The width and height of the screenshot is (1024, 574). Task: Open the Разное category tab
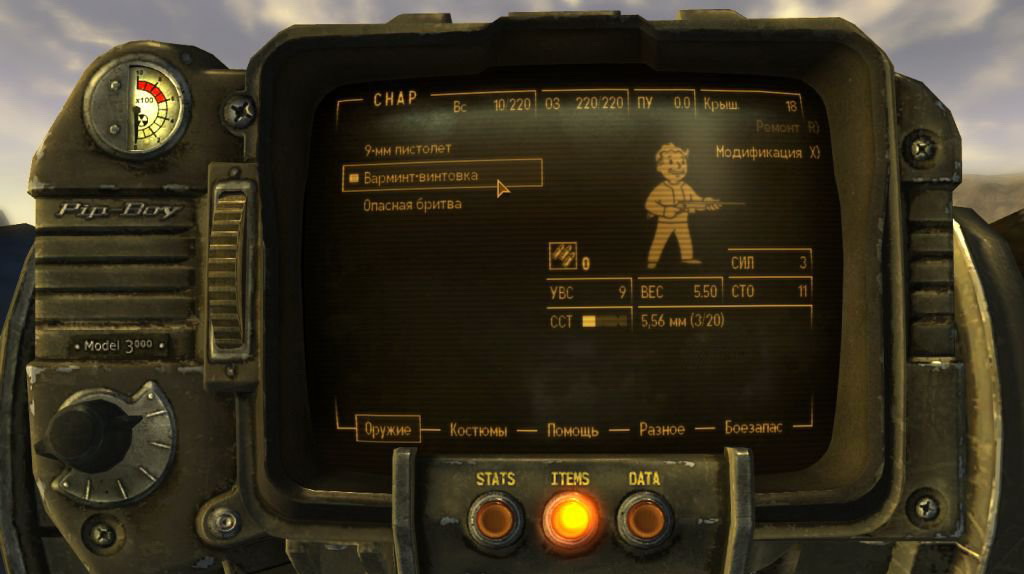point(661,429)
